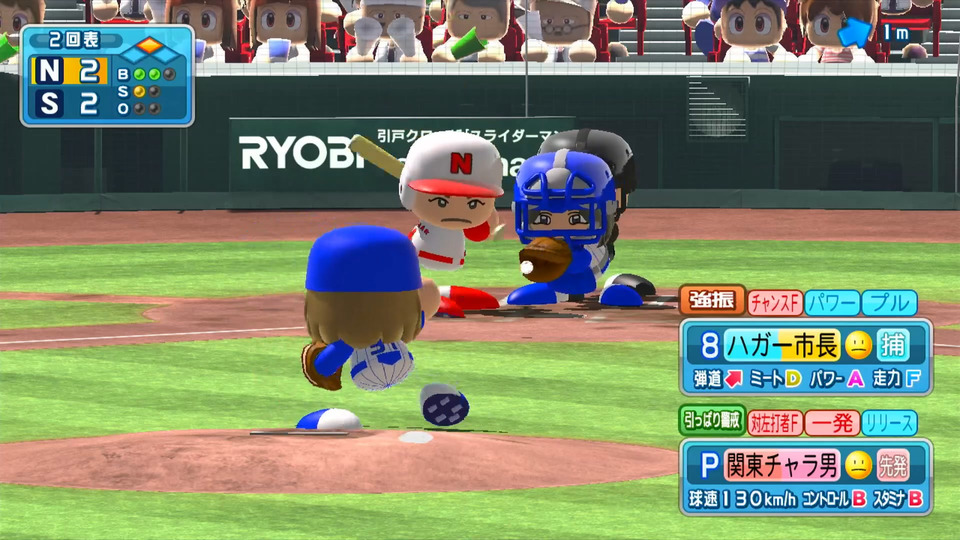The width and height of the screenshot is (960, 540).
Task: Click the batter's チャンスF skill tag
Action: (x=775, y=301)
